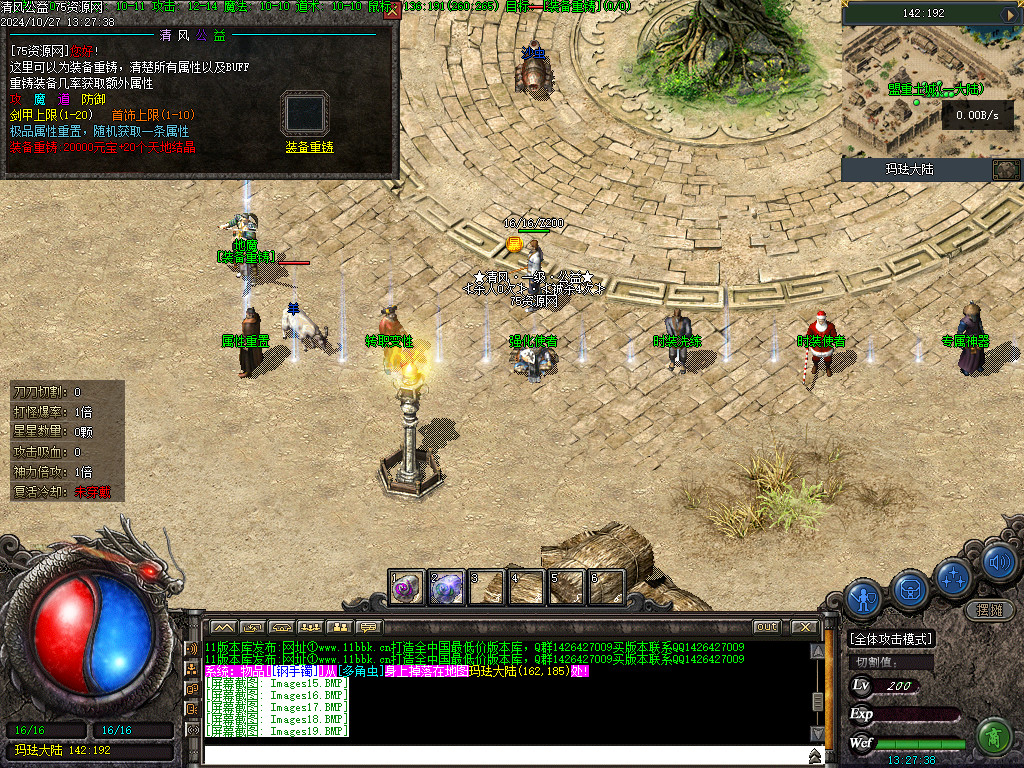Screen dimensions: 1024x768
Task: Click the 装备重铸 link in the dialog
Action: point(309,147)
